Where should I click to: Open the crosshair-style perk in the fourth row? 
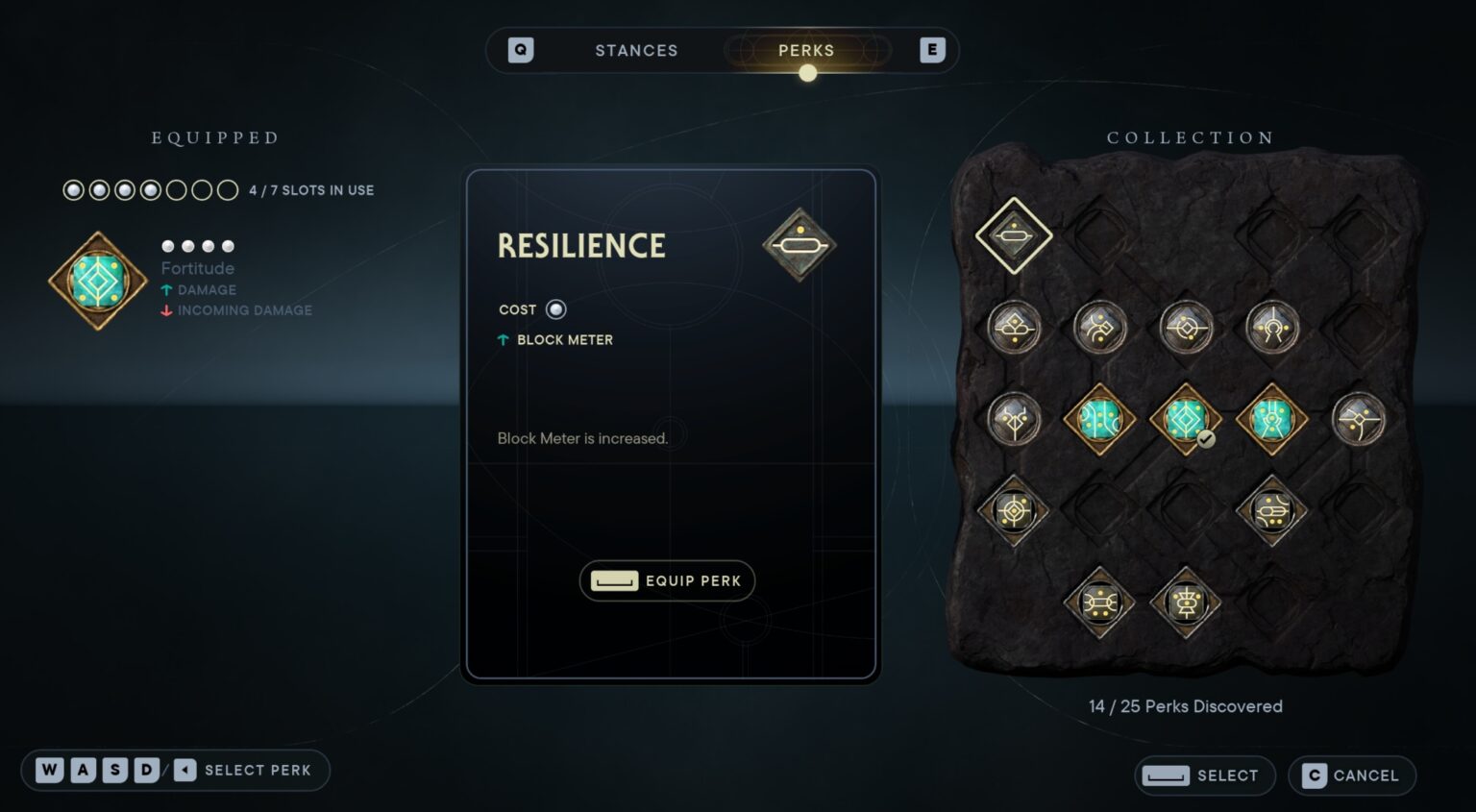(1014, 509)
